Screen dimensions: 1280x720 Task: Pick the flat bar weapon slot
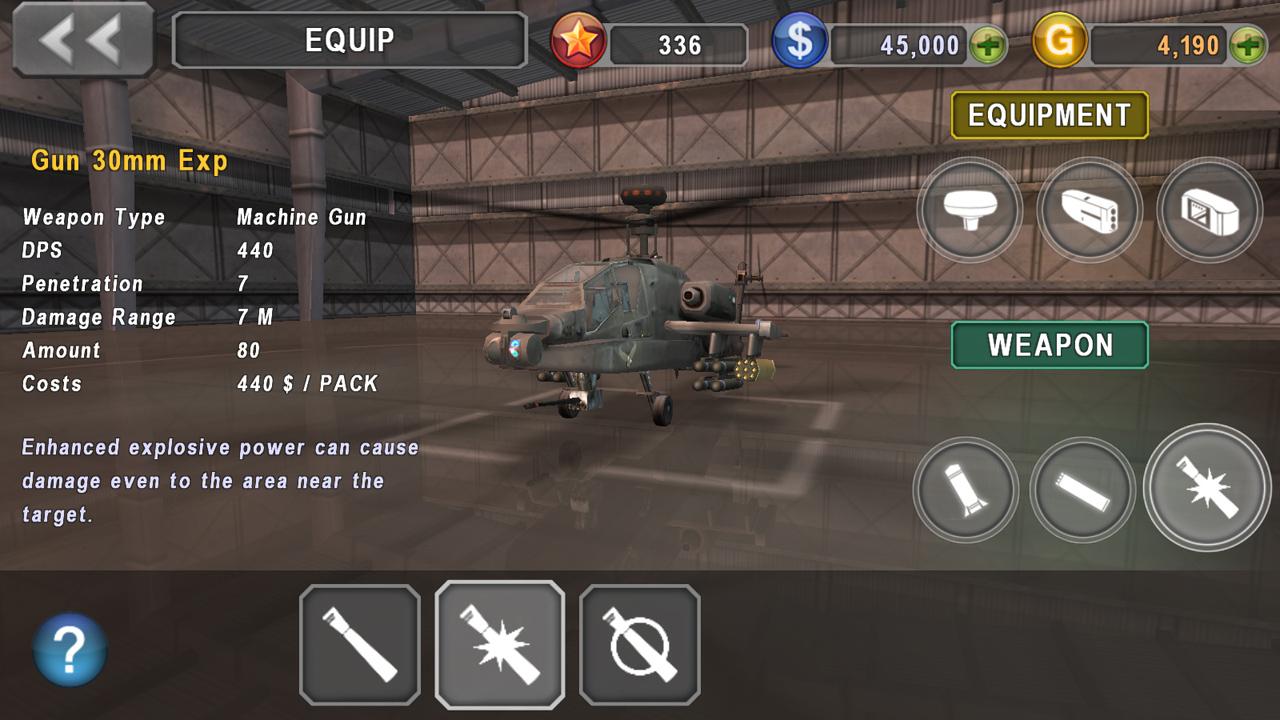pyautogui.click(x=1082, y=489)
